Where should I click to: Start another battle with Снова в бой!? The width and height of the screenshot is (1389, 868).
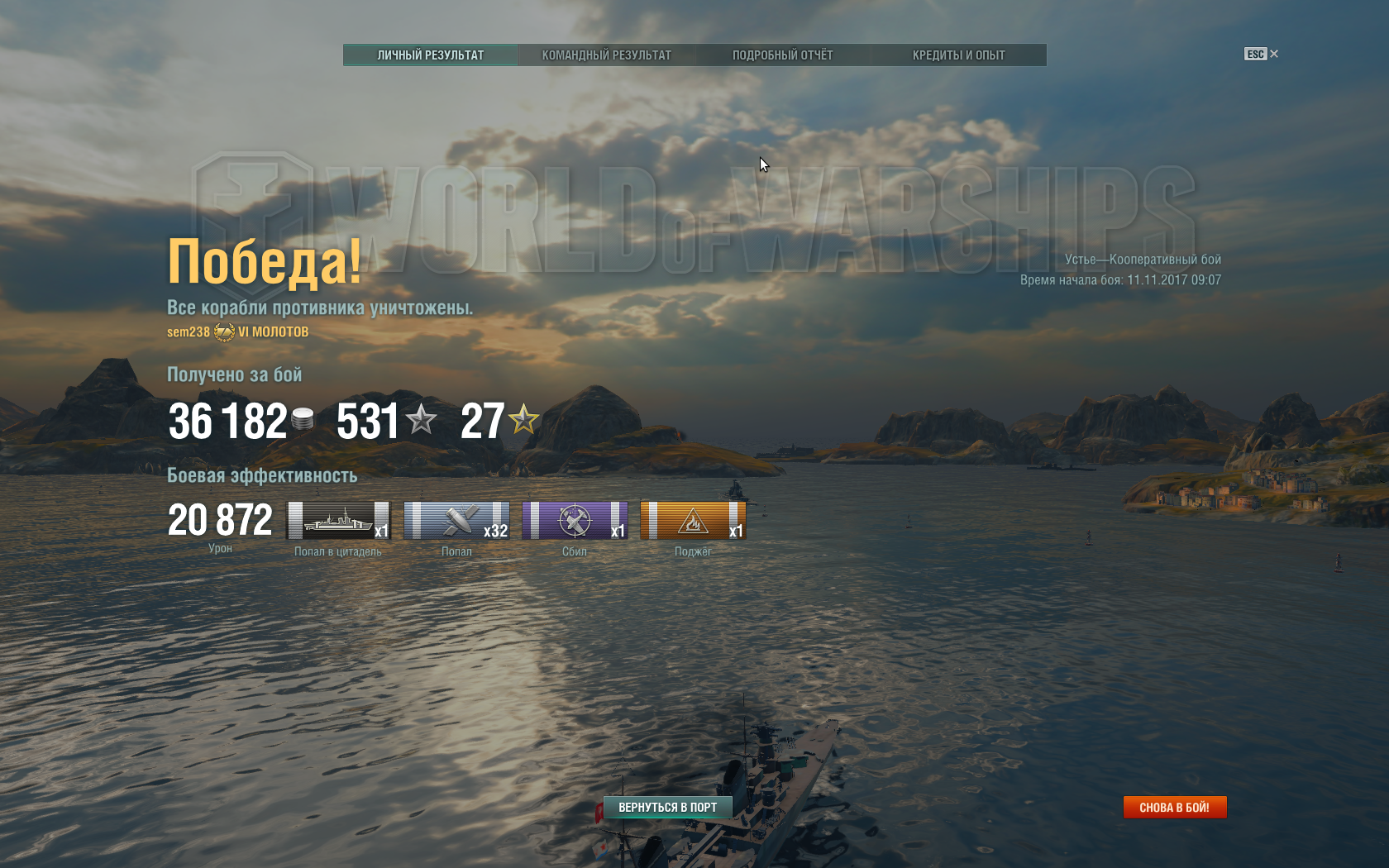1174,808
